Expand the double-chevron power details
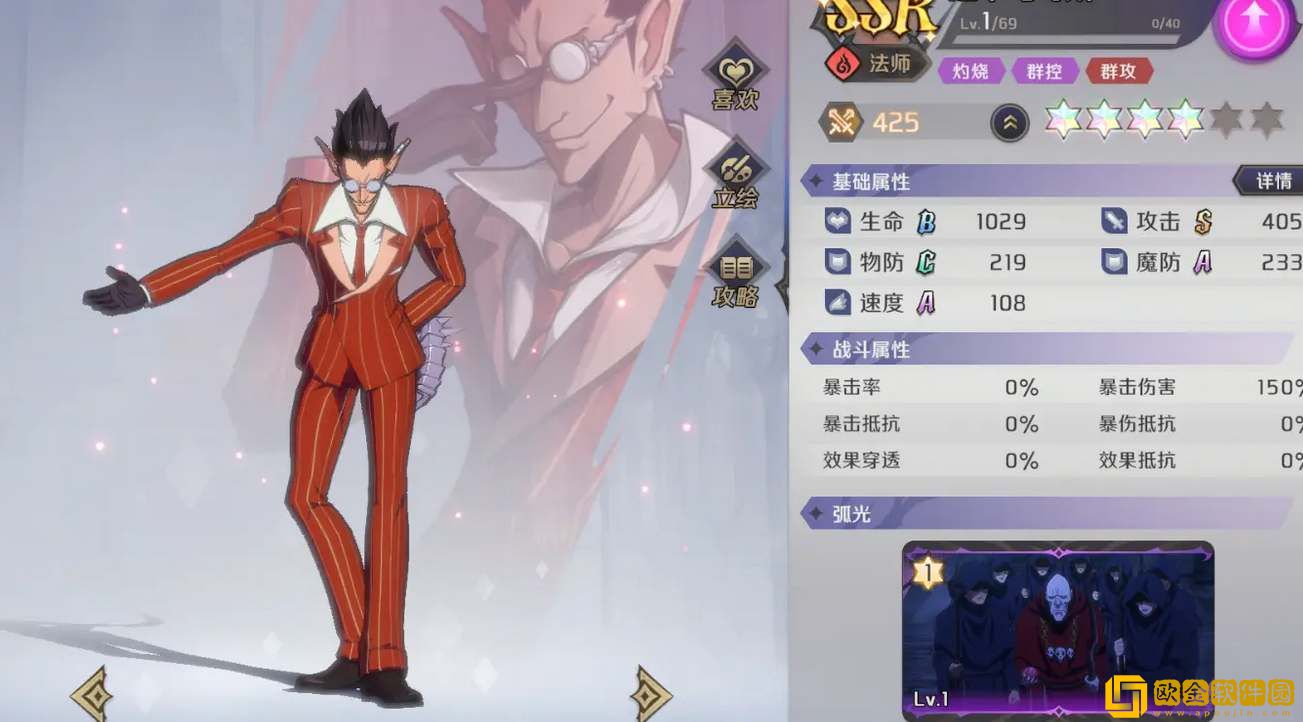1303x722 pixels. pos(1009,121)
